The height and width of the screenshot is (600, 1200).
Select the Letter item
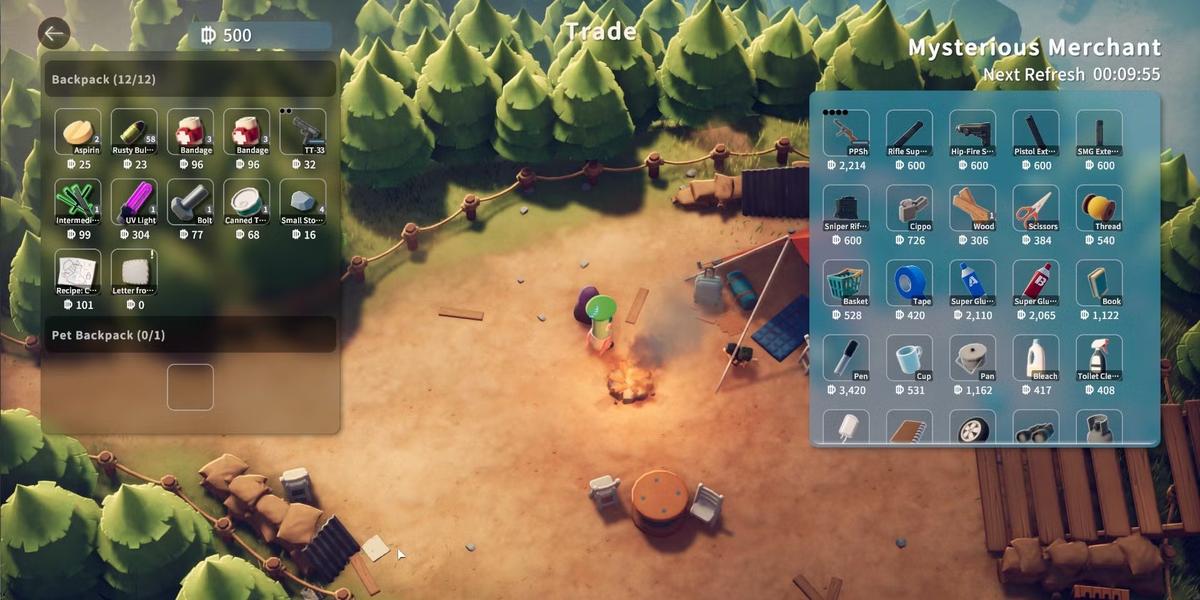(134, 273)
